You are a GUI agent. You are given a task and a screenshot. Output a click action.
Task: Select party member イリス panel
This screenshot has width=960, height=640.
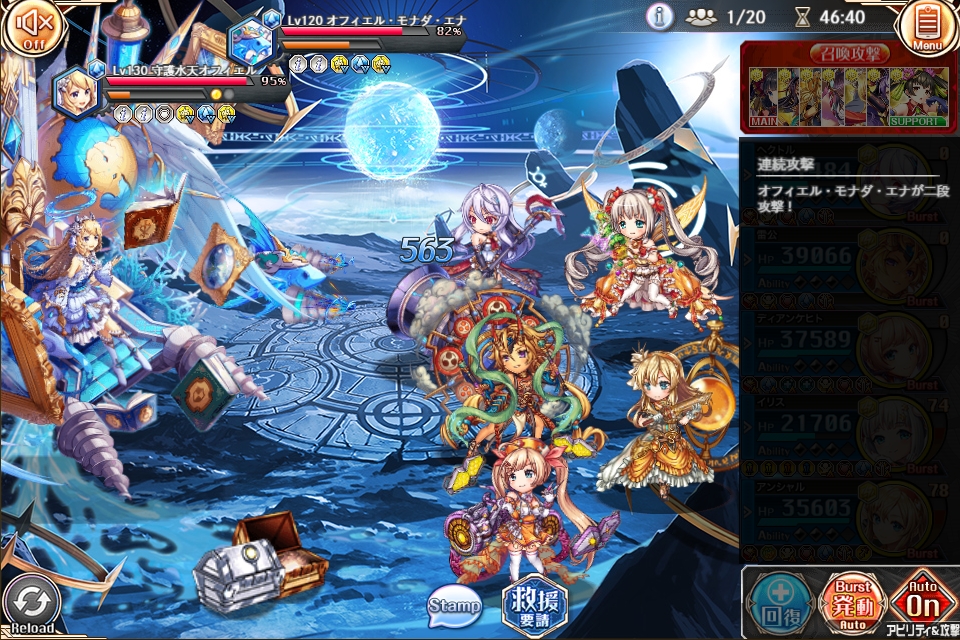849,433
